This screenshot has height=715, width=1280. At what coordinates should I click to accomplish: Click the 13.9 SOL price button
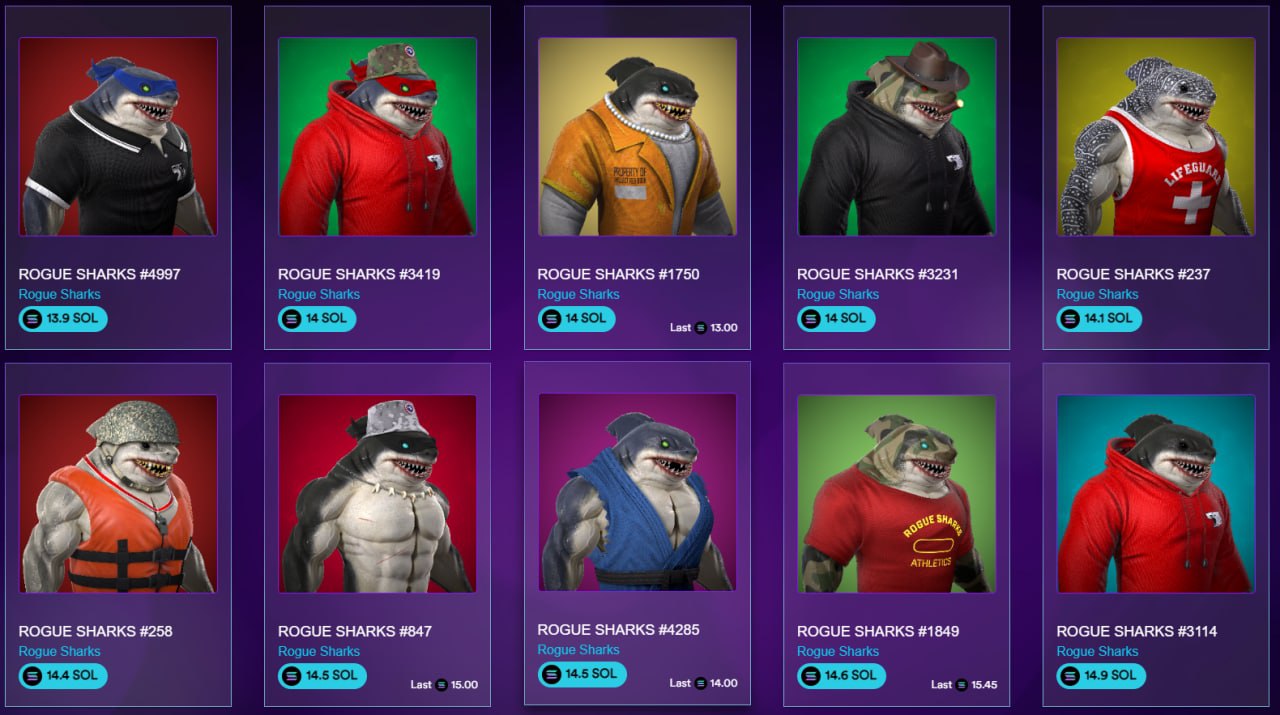[x=63, y=319]
